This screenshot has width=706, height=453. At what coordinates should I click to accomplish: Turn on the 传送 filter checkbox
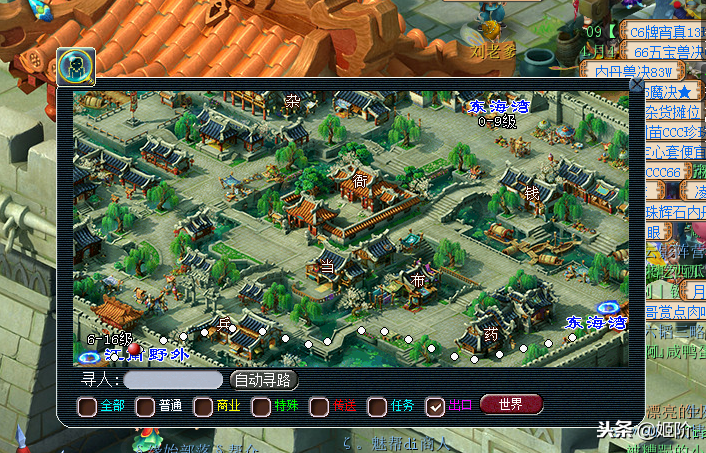click(x=319, y=406)
